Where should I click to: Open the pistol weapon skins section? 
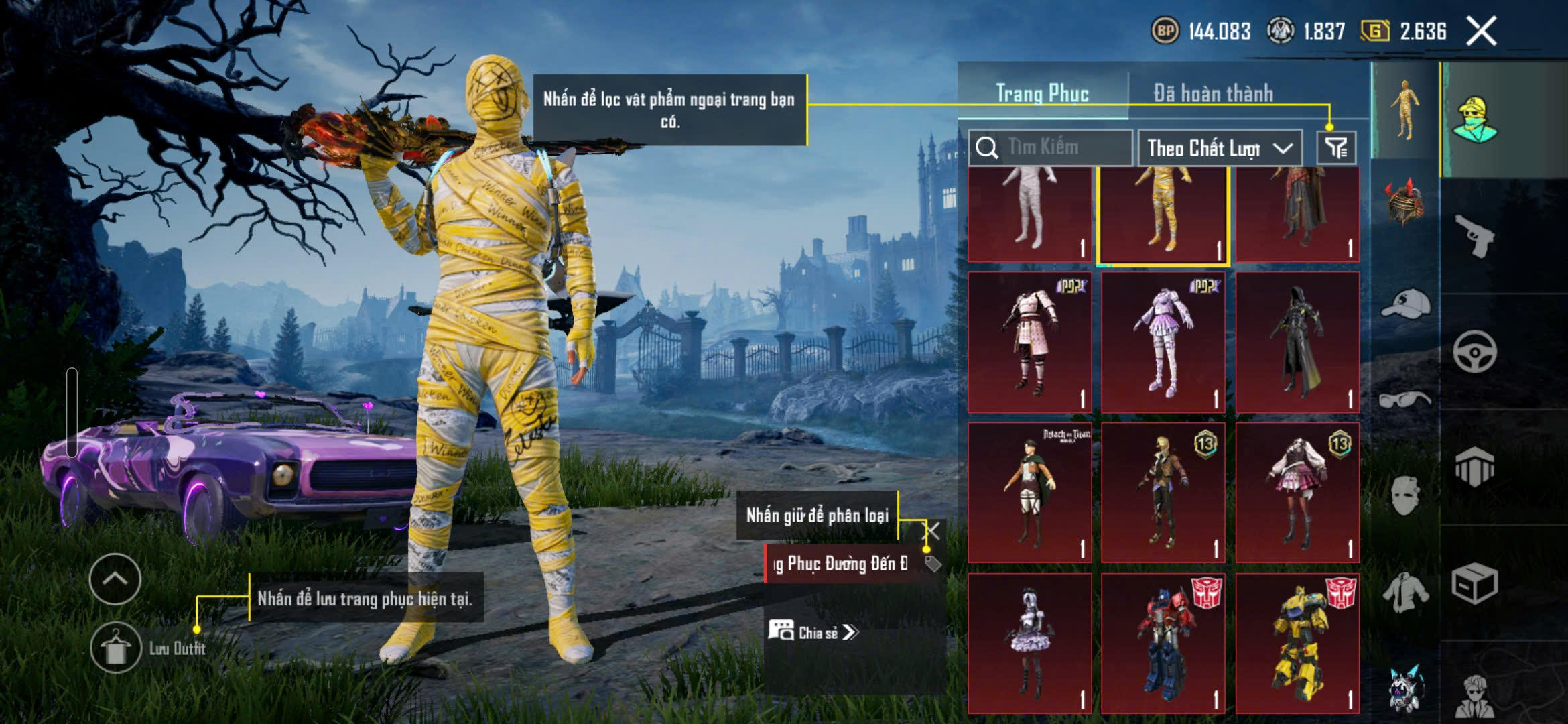1475,235
